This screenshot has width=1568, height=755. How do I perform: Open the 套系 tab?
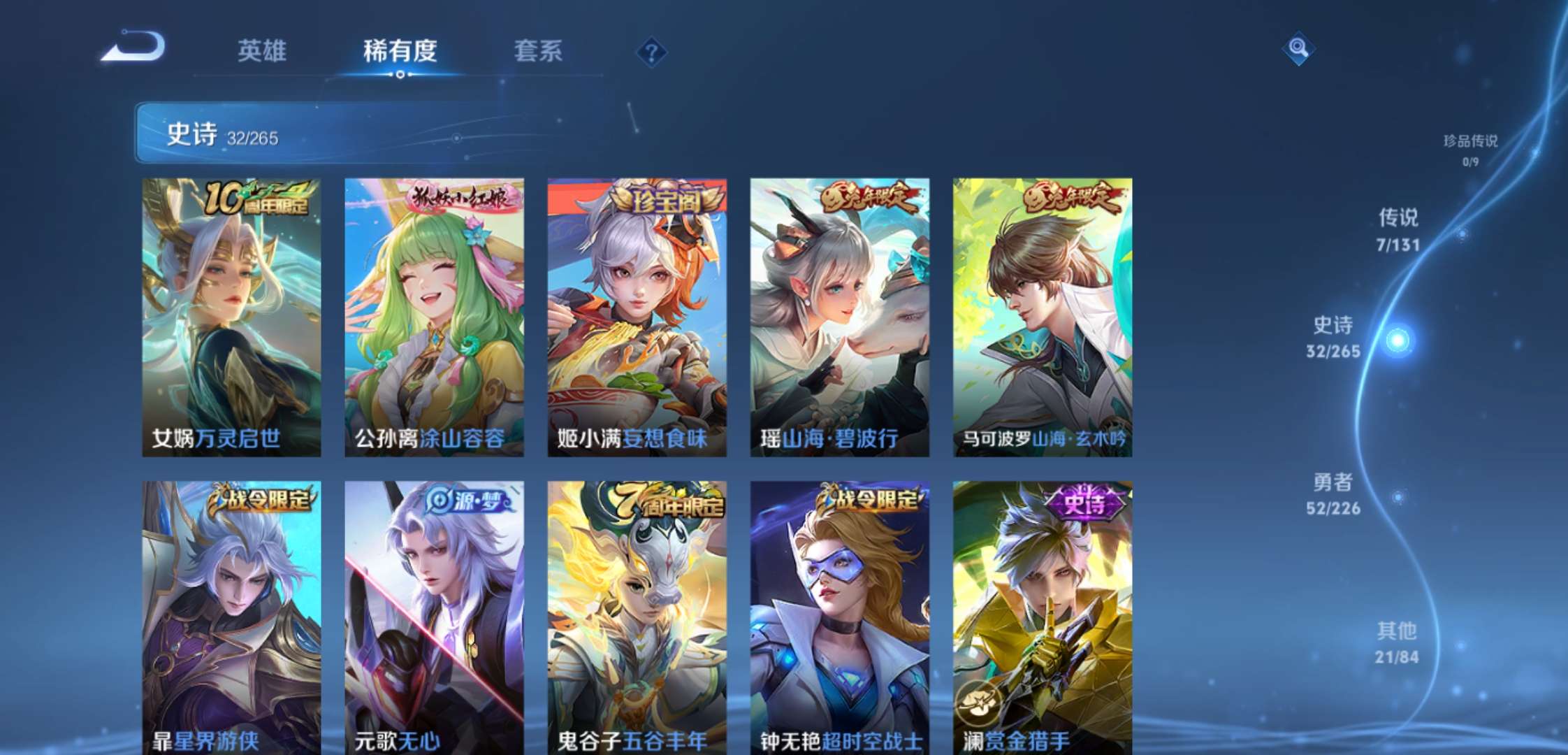(x=538, y=51)
